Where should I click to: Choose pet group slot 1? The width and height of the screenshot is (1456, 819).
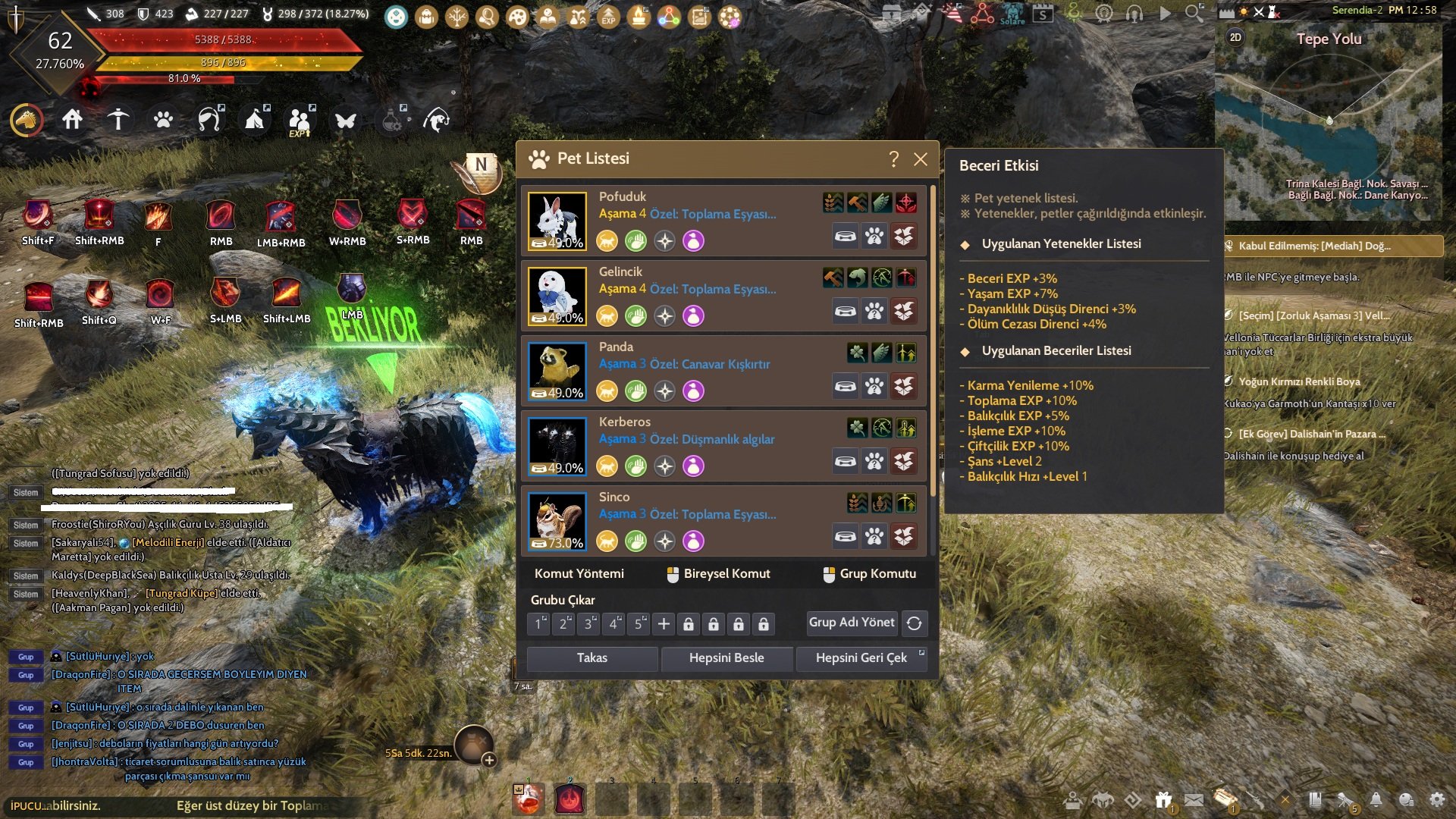pyautogui.click(x=538, y=623)
